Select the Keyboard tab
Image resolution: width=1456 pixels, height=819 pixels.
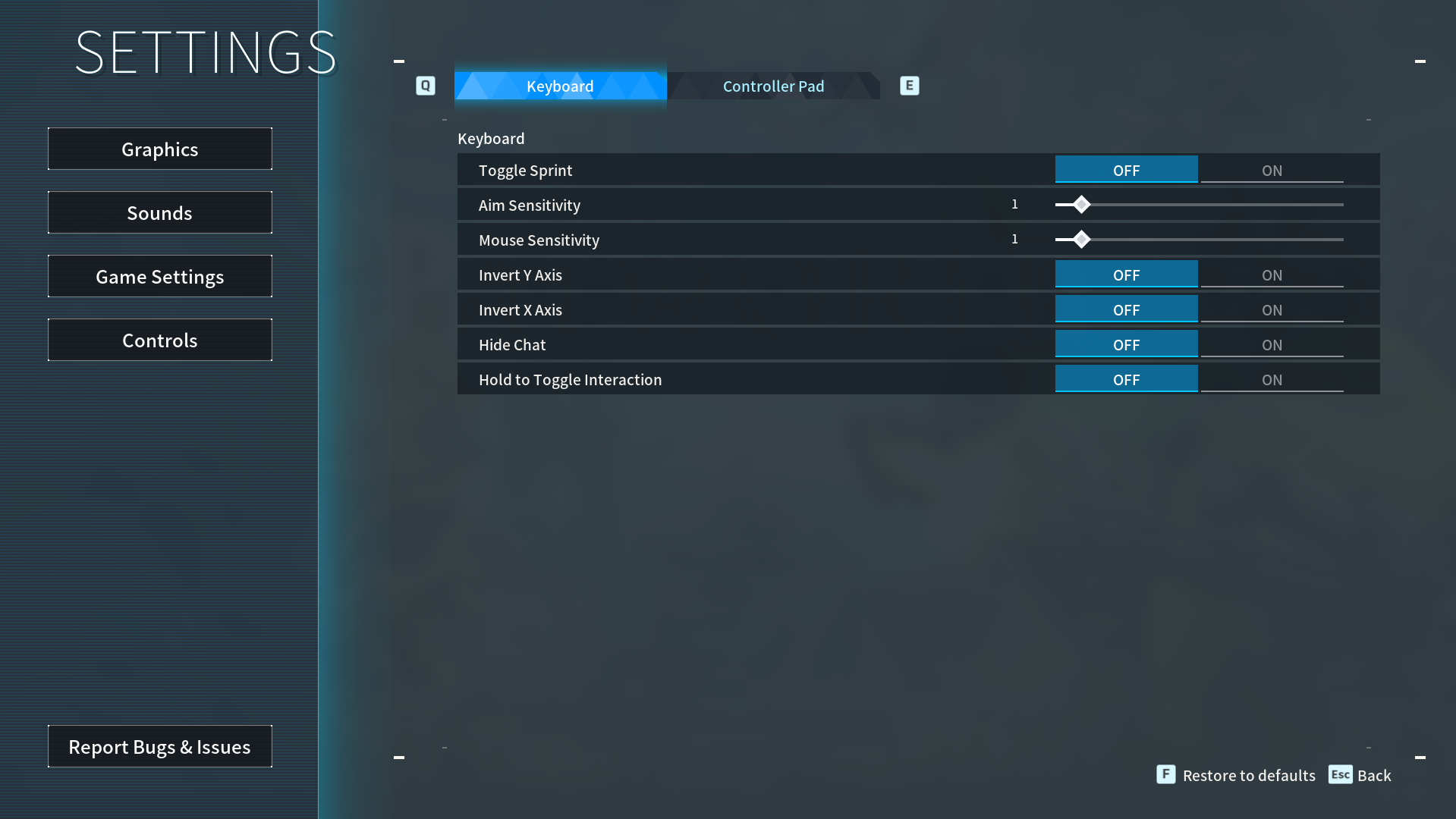(560, 86)
